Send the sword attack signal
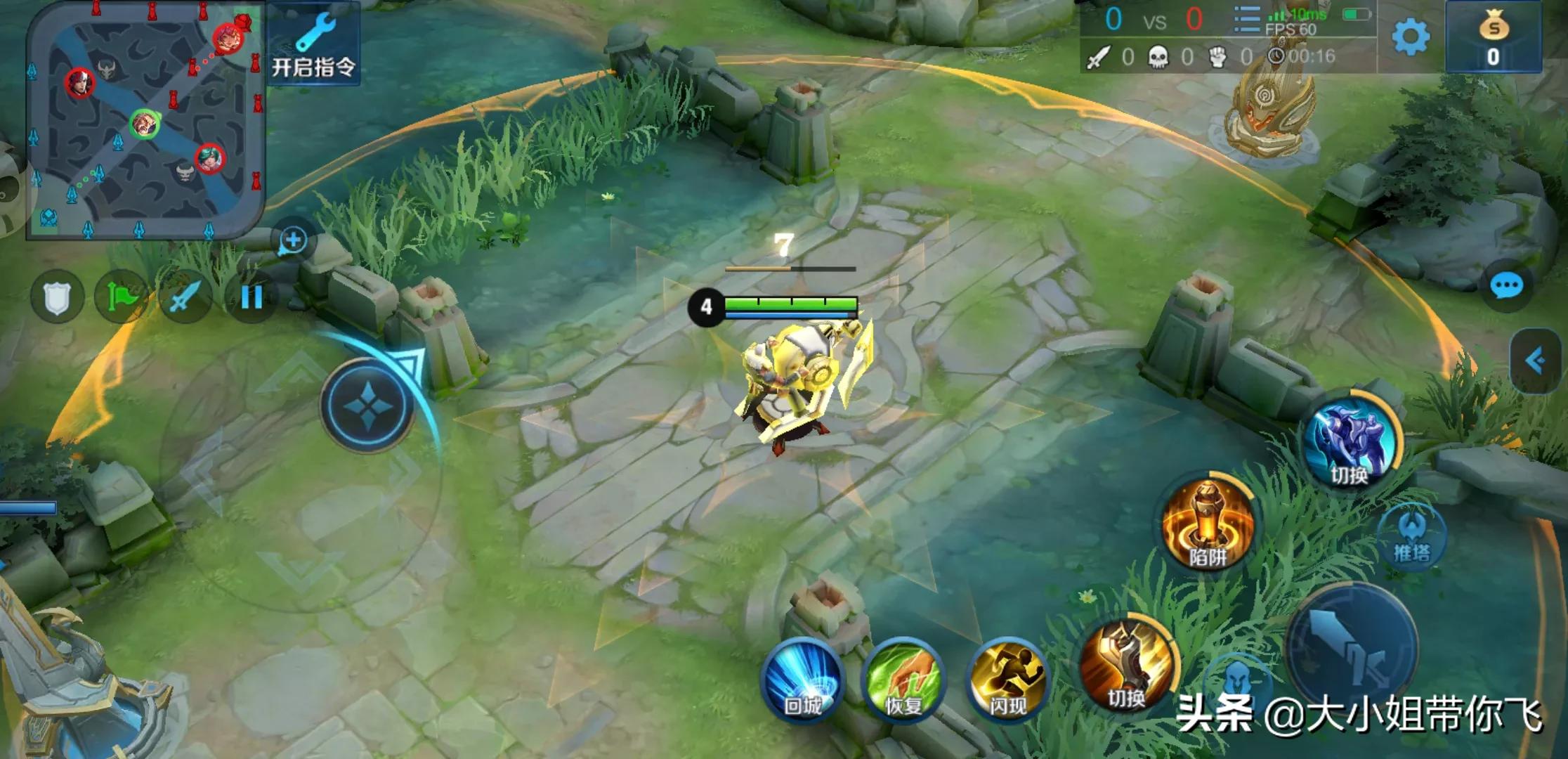Viewport: 1568px width, 759px height. pos(185,297)
